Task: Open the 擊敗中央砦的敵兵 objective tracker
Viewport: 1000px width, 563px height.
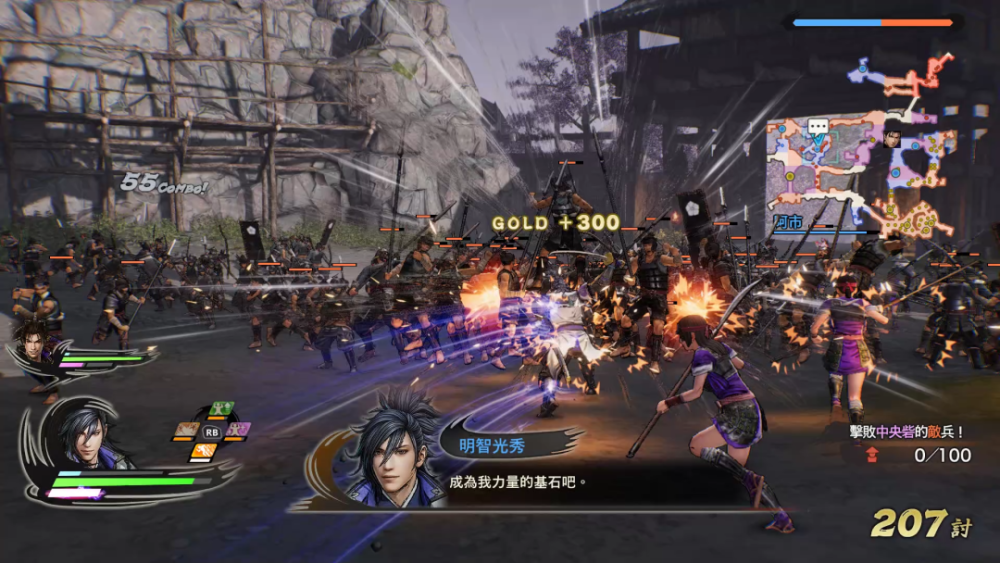Action: [904, 443]
